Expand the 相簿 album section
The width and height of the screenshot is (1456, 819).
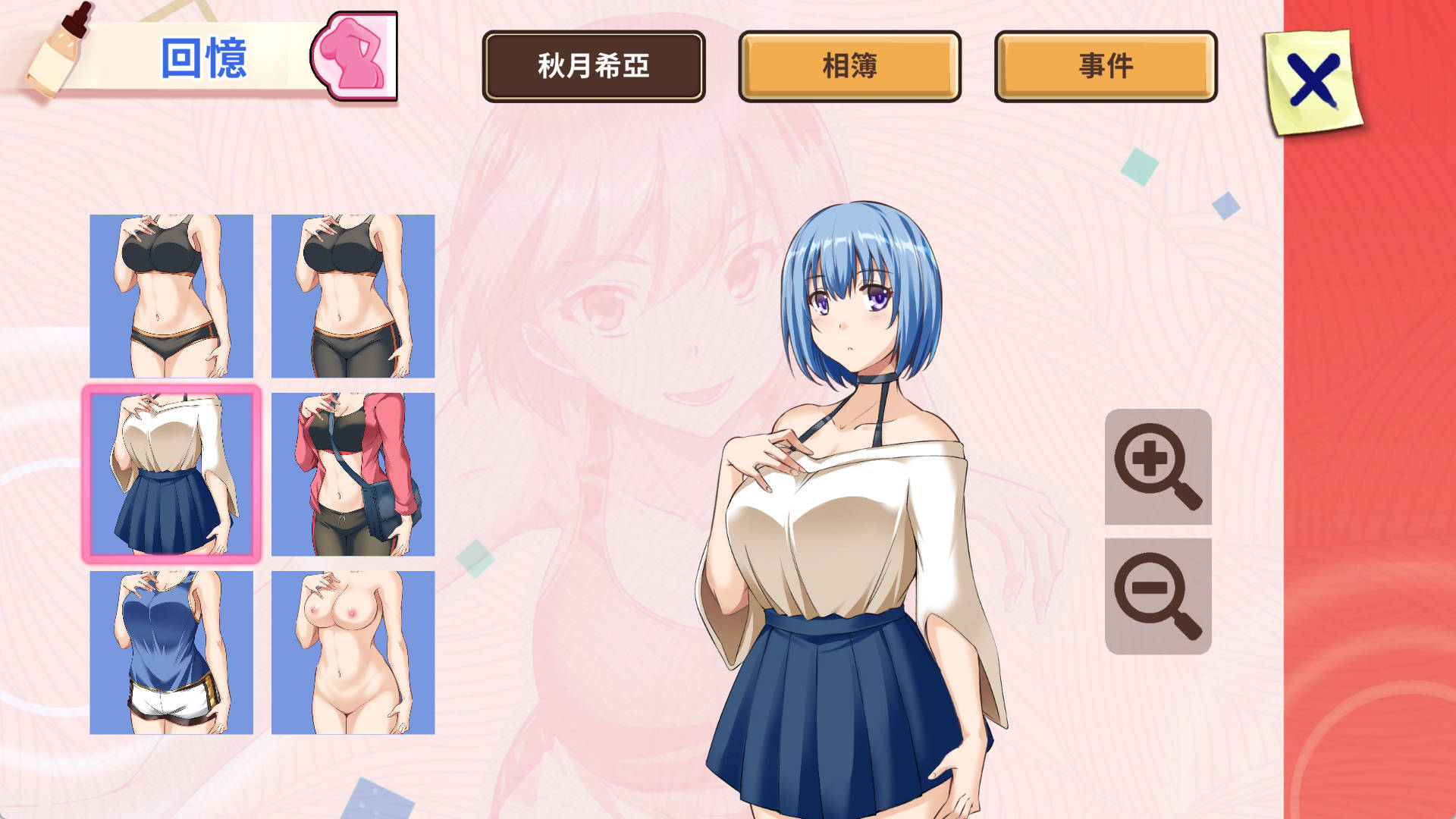point(849,67)
